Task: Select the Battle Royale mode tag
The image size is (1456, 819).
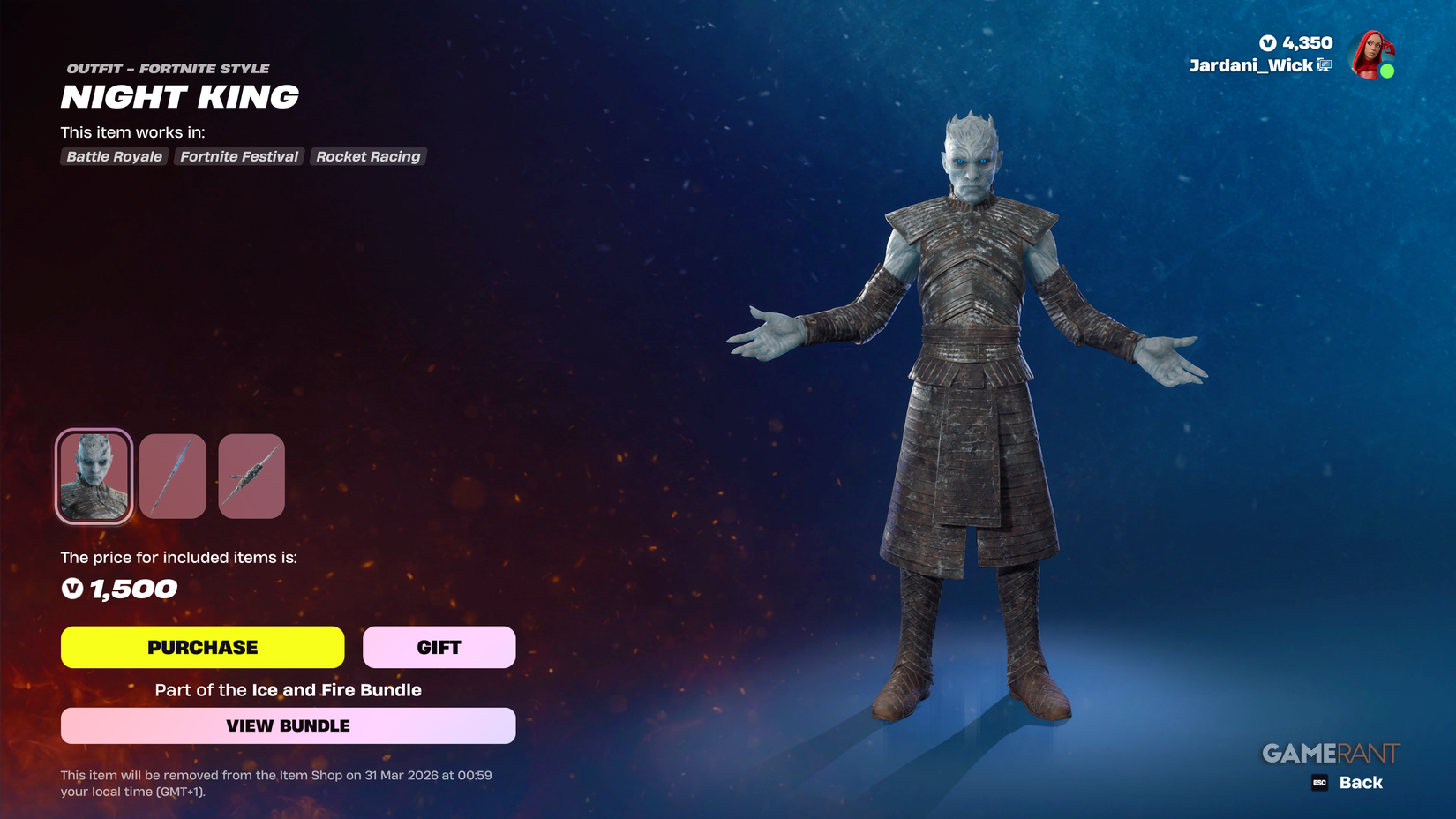Action: click(x=113, y=156)
